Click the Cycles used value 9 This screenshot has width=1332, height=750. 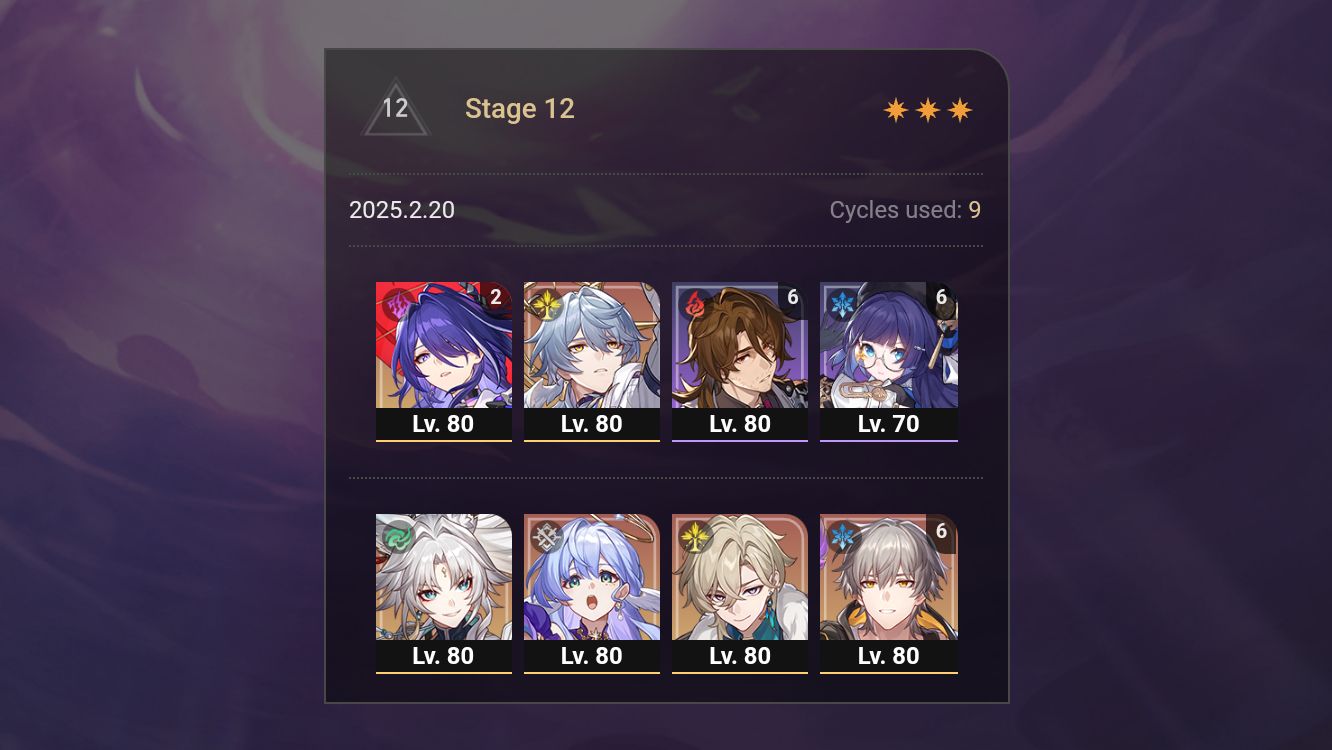[x=973, y=210]
